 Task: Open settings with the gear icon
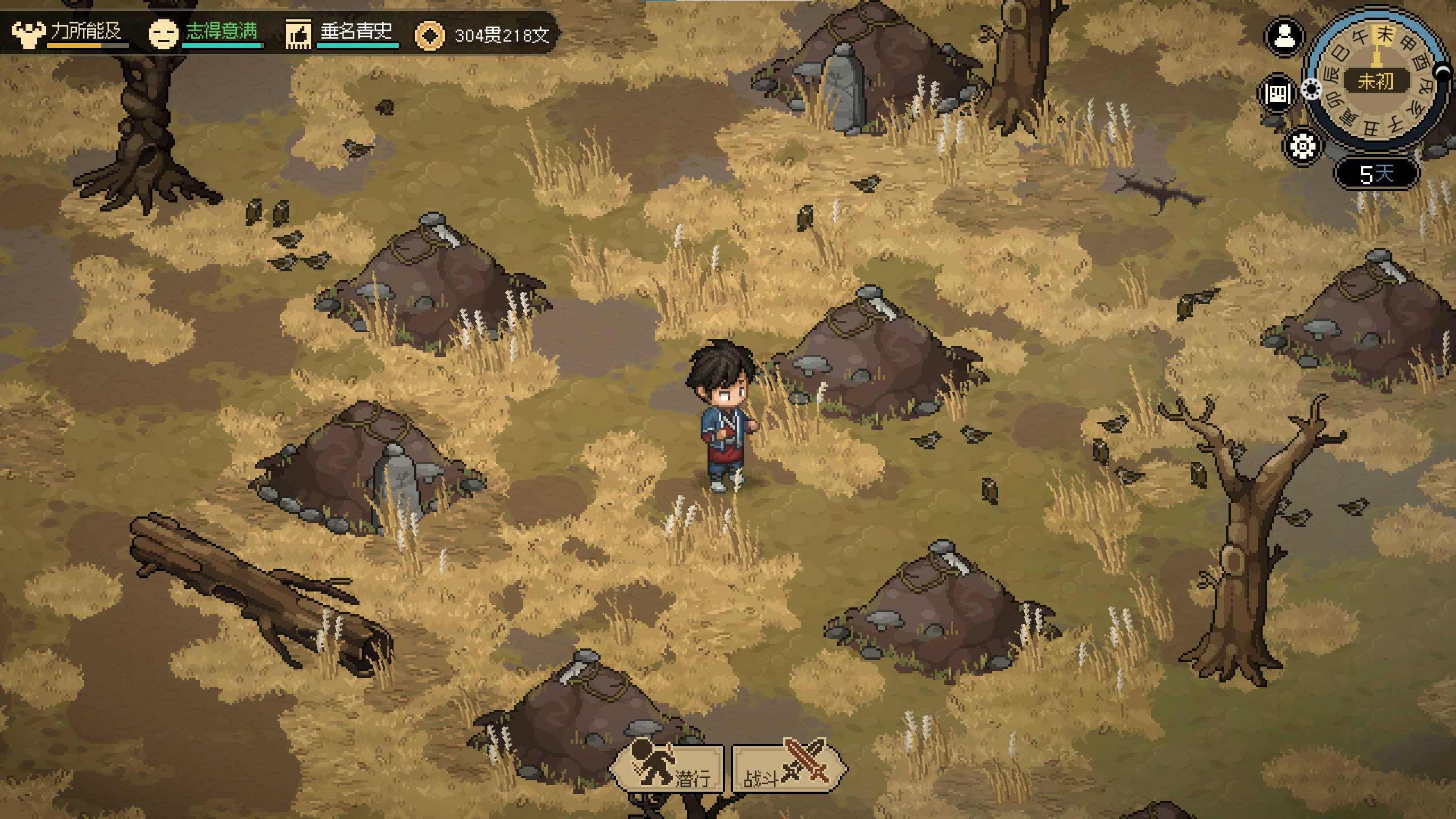click(x=1302, y=146)
